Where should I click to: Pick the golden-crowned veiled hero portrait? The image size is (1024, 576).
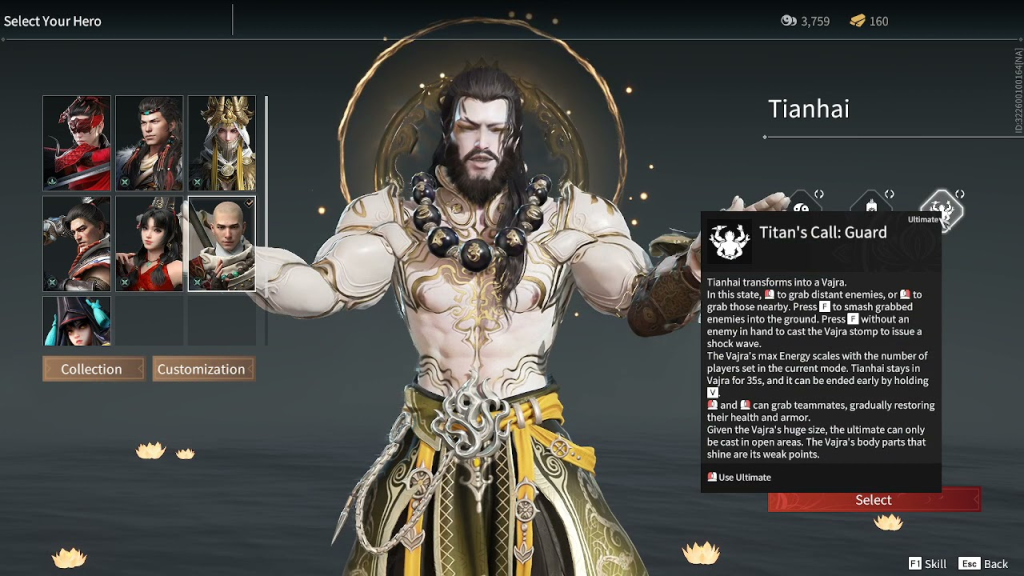pos(222,143)
